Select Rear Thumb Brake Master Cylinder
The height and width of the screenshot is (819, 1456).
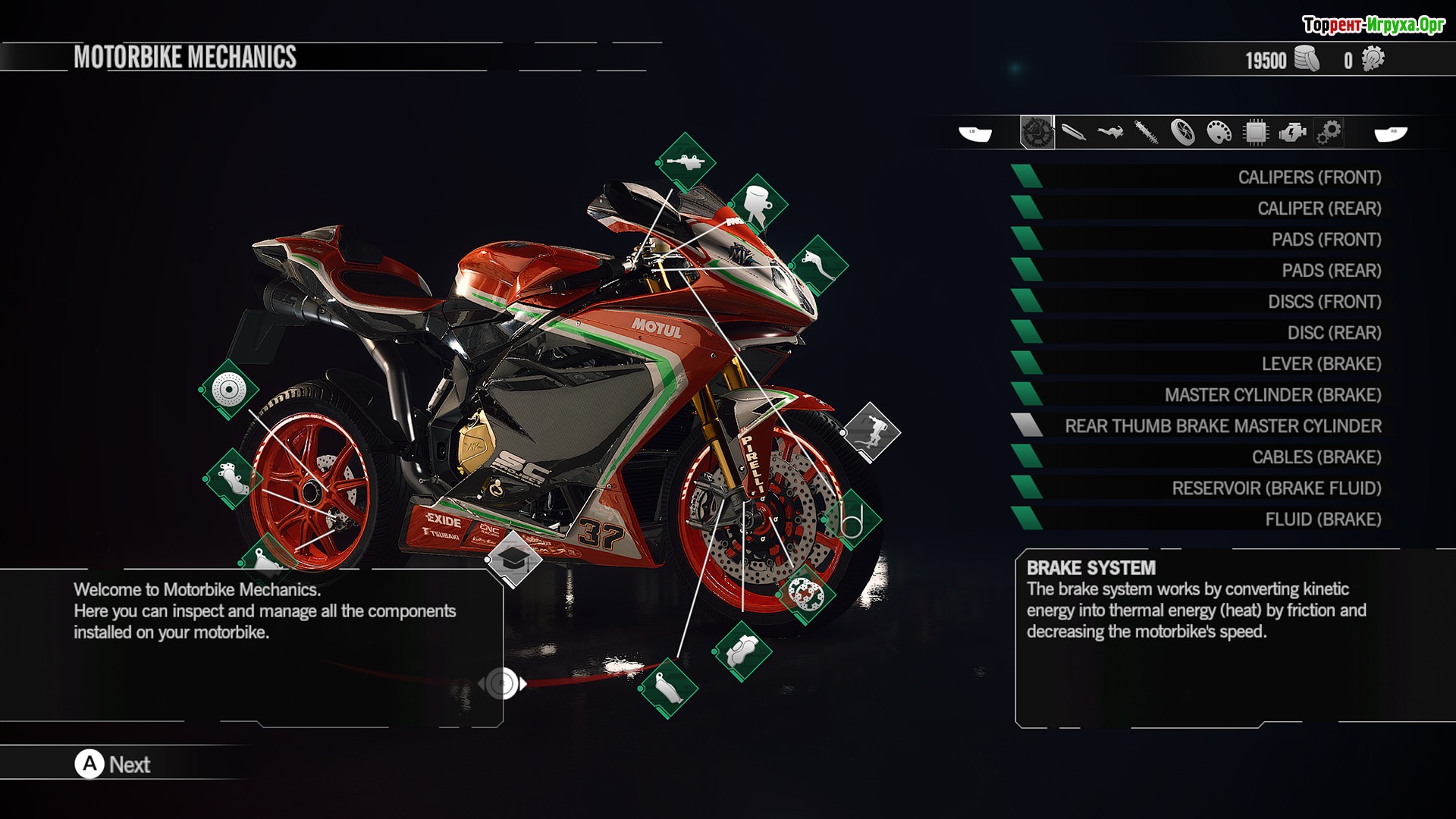click(x=1222, y=426)
